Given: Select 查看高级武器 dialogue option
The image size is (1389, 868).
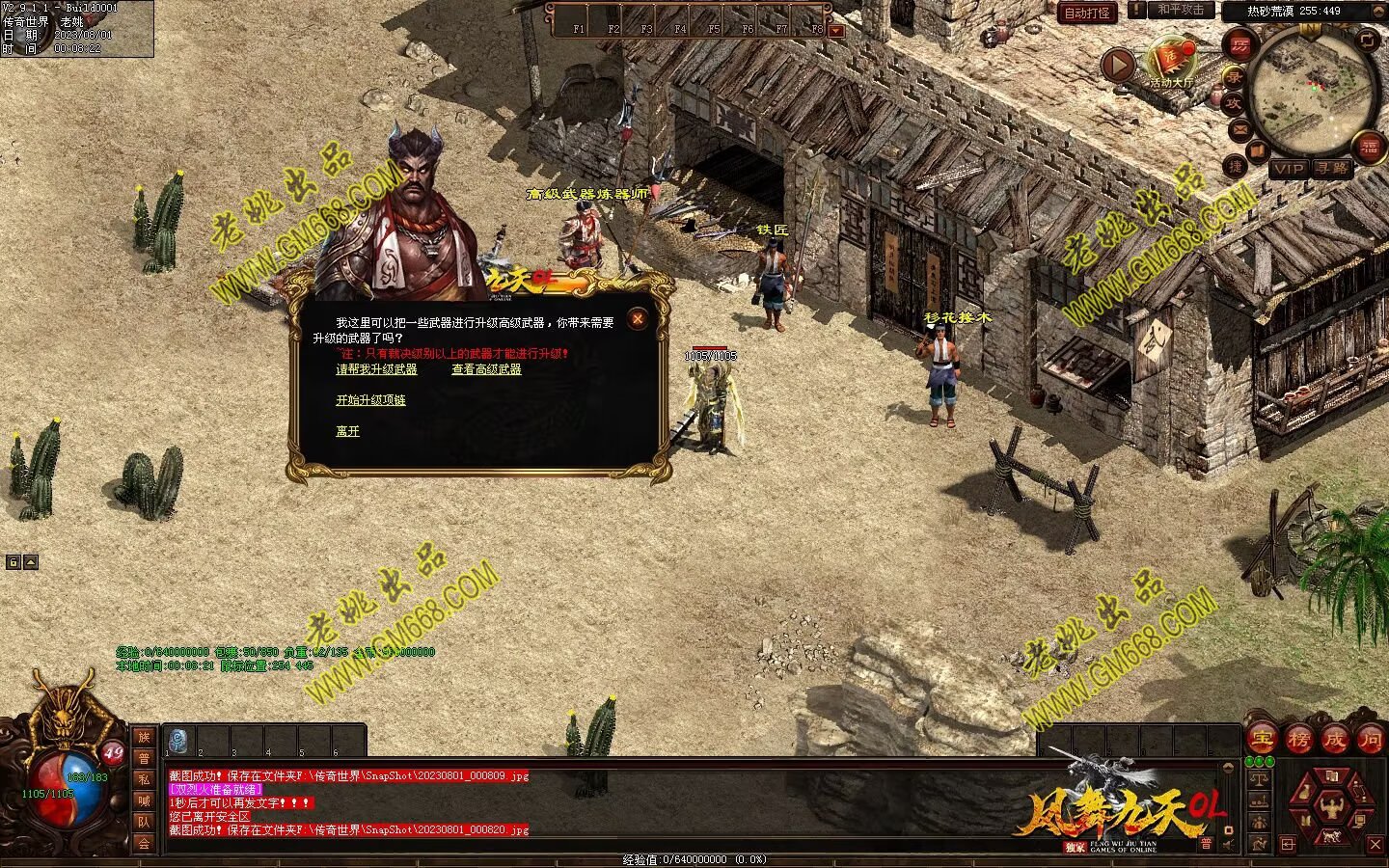Looking at the screenshot, I should point(486,369).
